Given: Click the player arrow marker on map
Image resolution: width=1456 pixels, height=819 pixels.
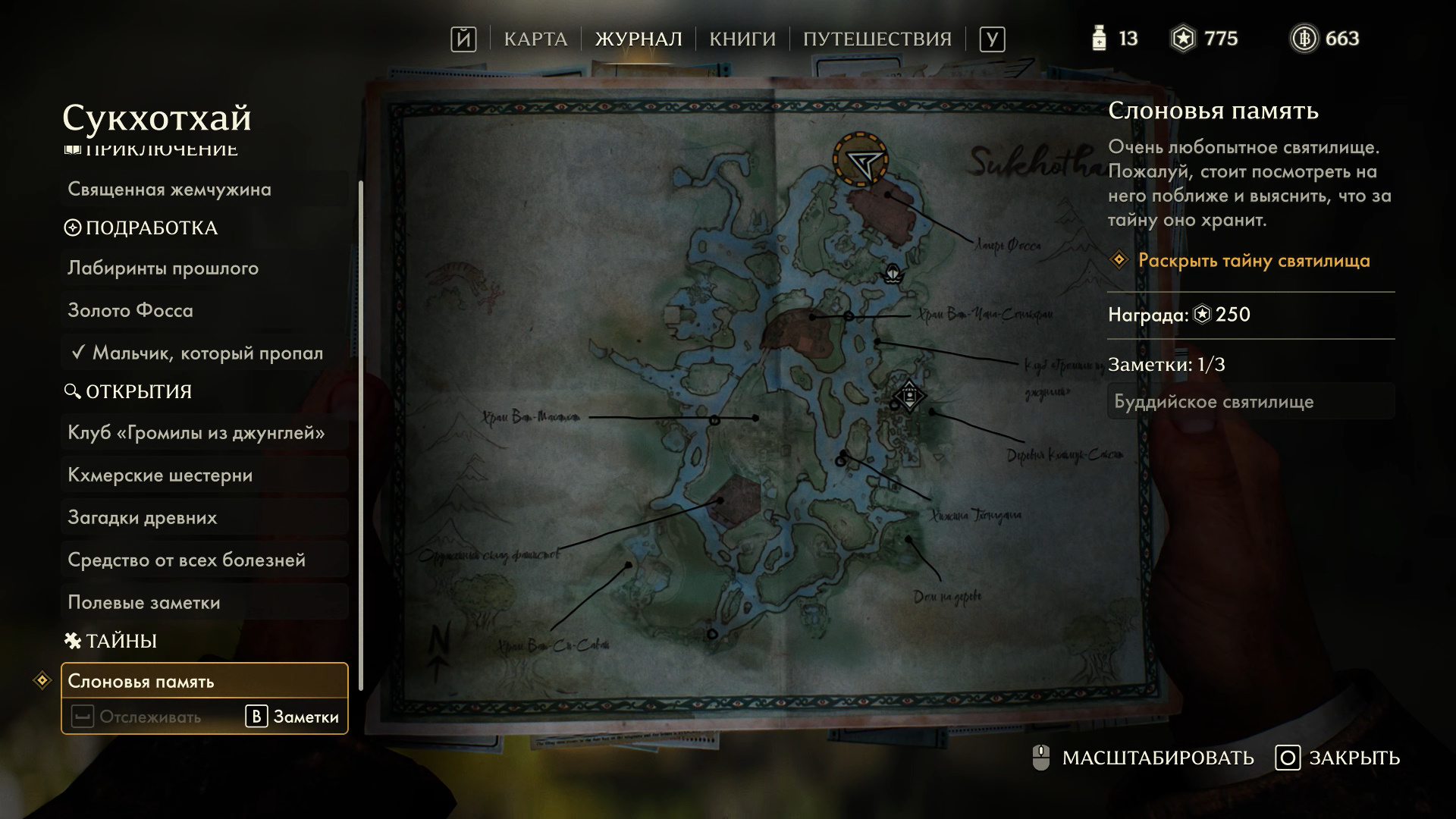Looking at the screenshot, I should 861,161.
